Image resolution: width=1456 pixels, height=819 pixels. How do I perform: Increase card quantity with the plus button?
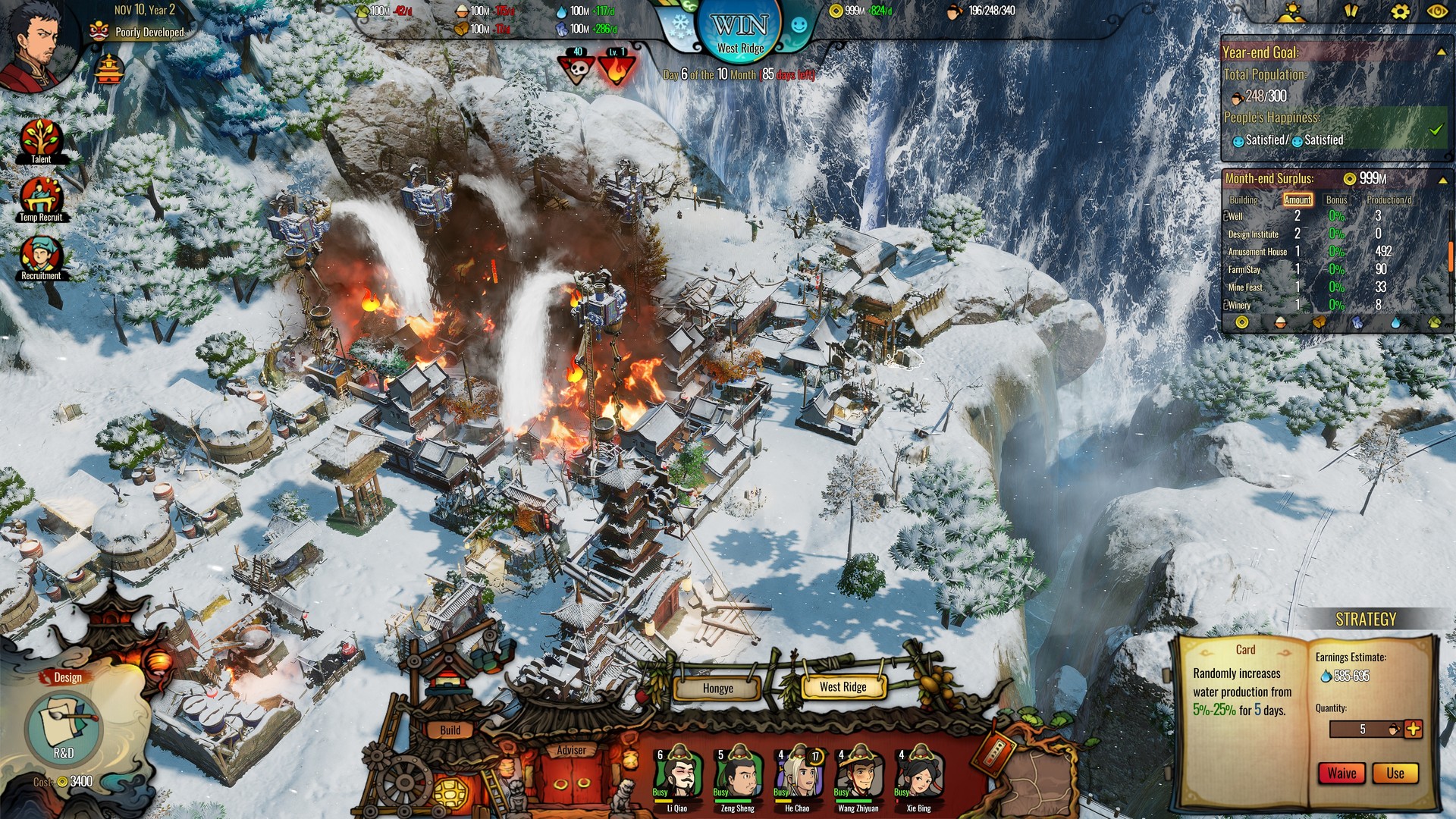point(1414,729)
